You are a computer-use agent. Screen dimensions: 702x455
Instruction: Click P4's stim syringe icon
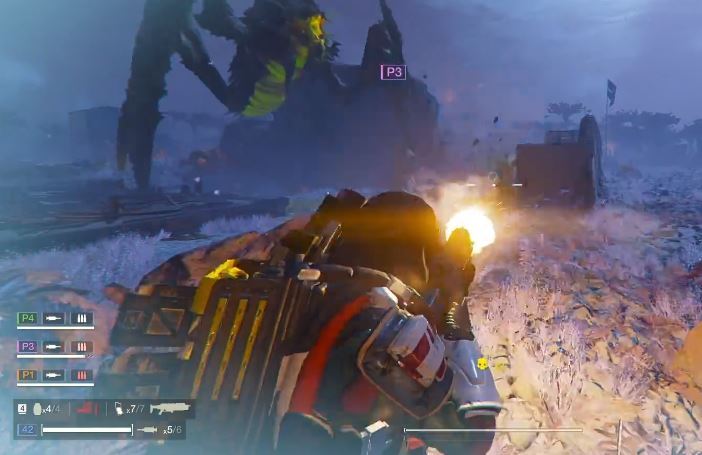pyautogui.click(x=54, y=318)
